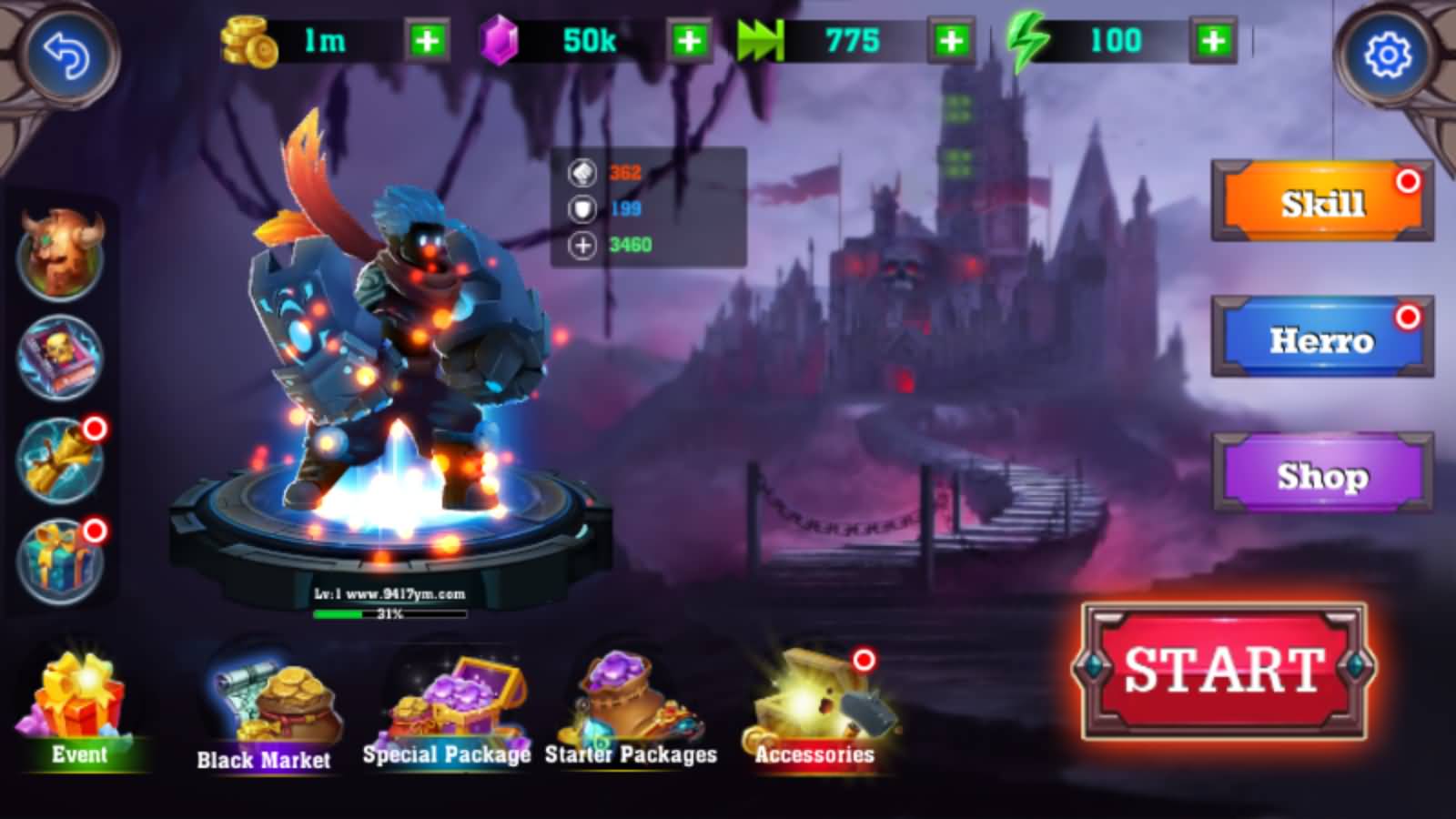Add more gold coins with the plus button
The image size is (1456, 819).
pos(426,41)
